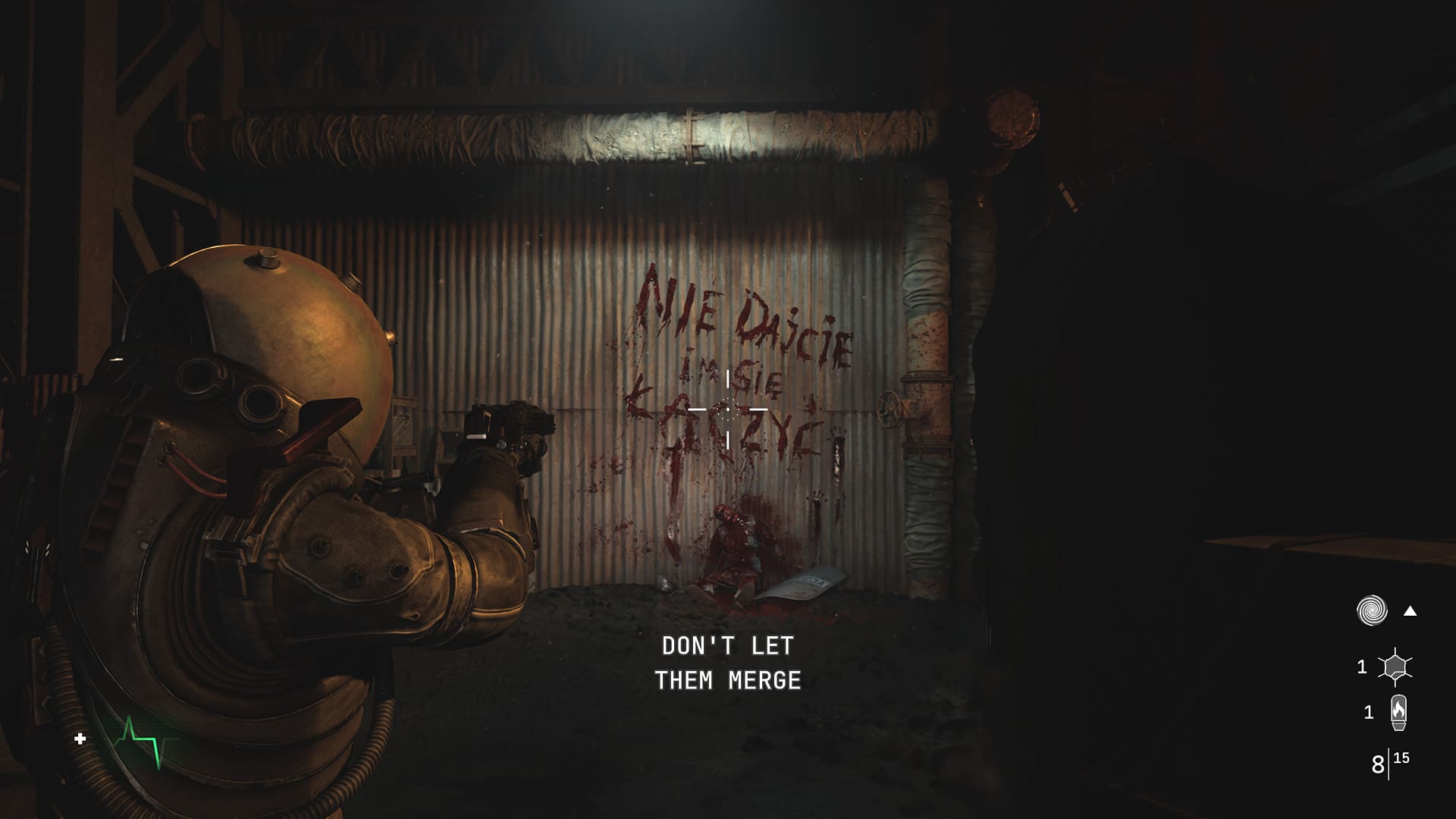
Task: Select the spiral ability icon
Action: [x=1372, y=610]
